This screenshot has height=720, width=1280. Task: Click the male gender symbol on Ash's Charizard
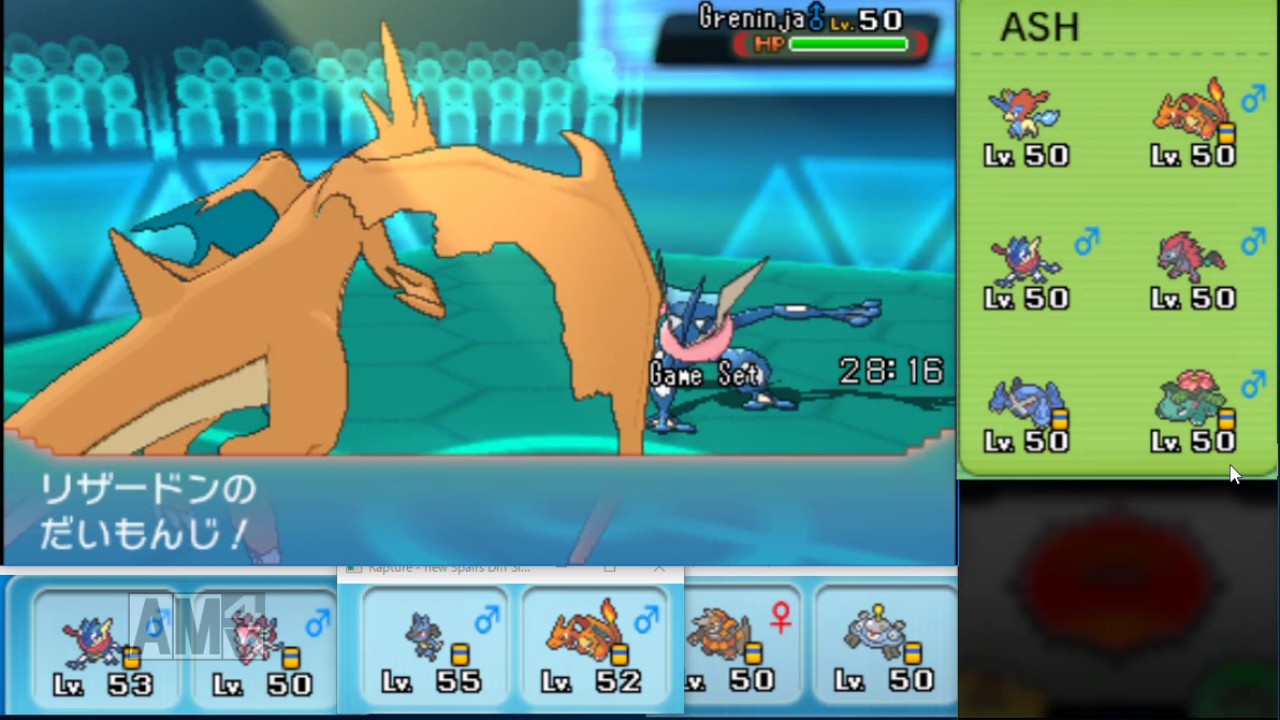1252,100
